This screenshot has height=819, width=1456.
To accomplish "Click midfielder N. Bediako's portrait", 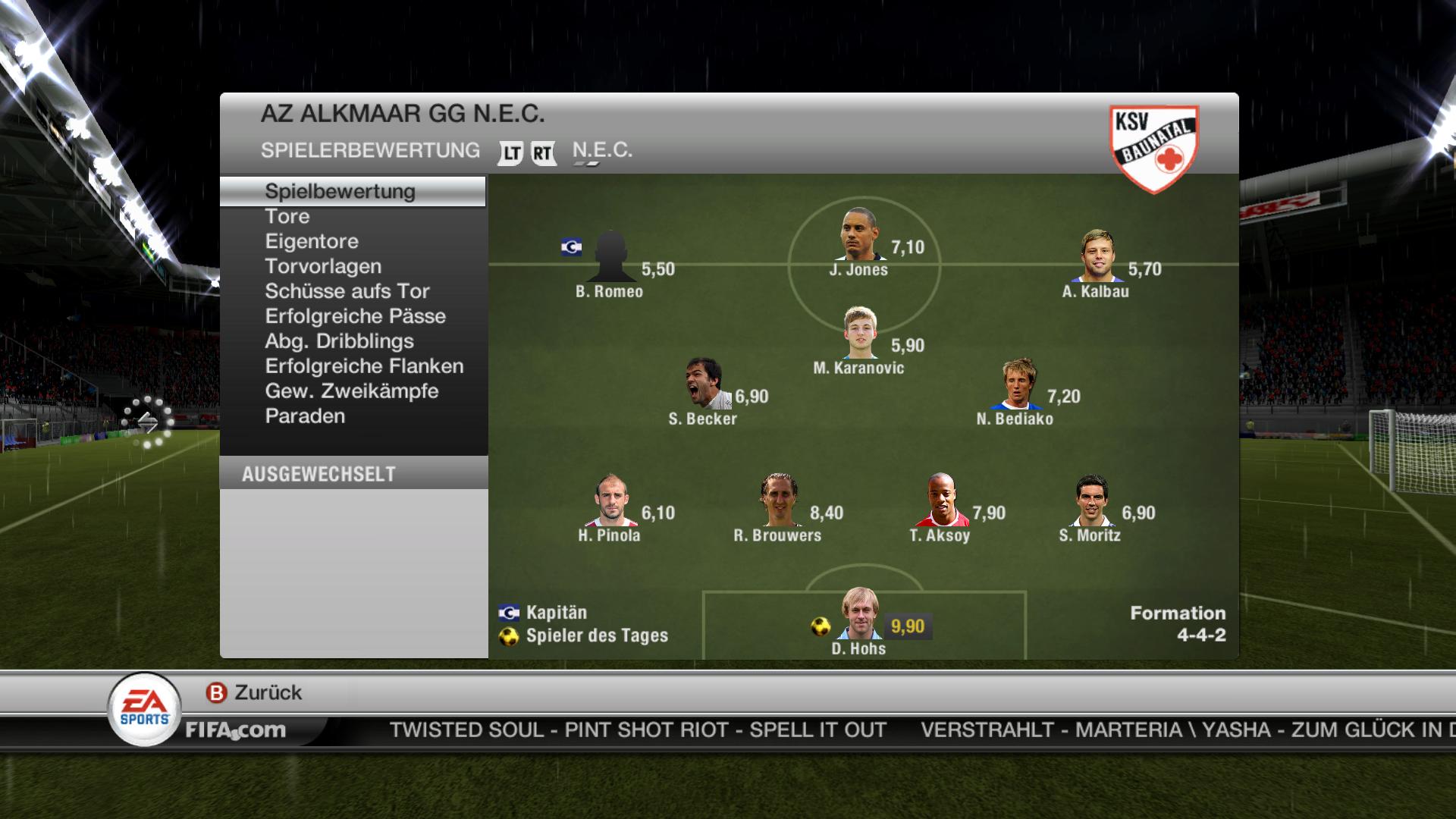I will coord(1016,384).
